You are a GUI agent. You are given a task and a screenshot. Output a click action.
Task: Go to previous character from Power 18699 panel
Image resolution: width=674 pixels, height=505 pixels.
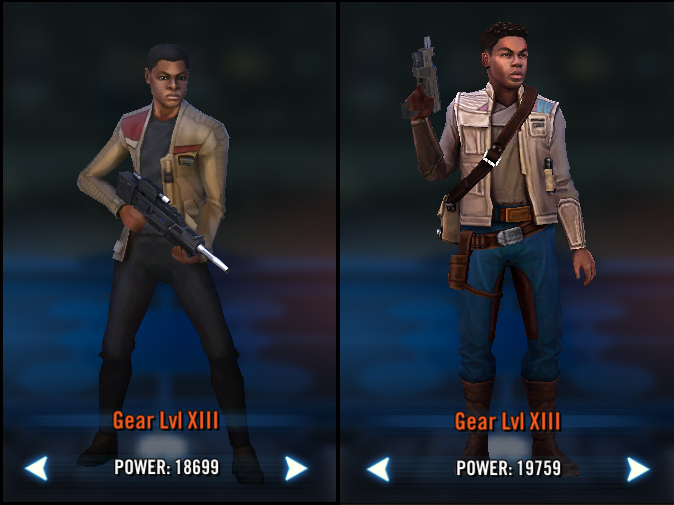point(36,467)
